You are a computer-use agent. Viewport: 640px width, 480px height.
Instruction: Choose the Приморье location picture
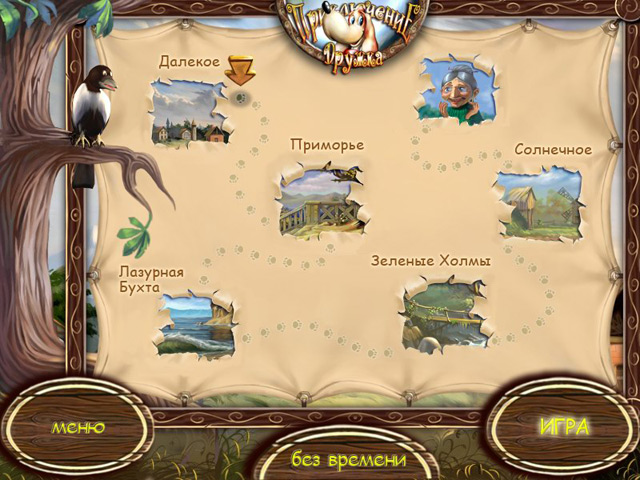click(319, 201)
